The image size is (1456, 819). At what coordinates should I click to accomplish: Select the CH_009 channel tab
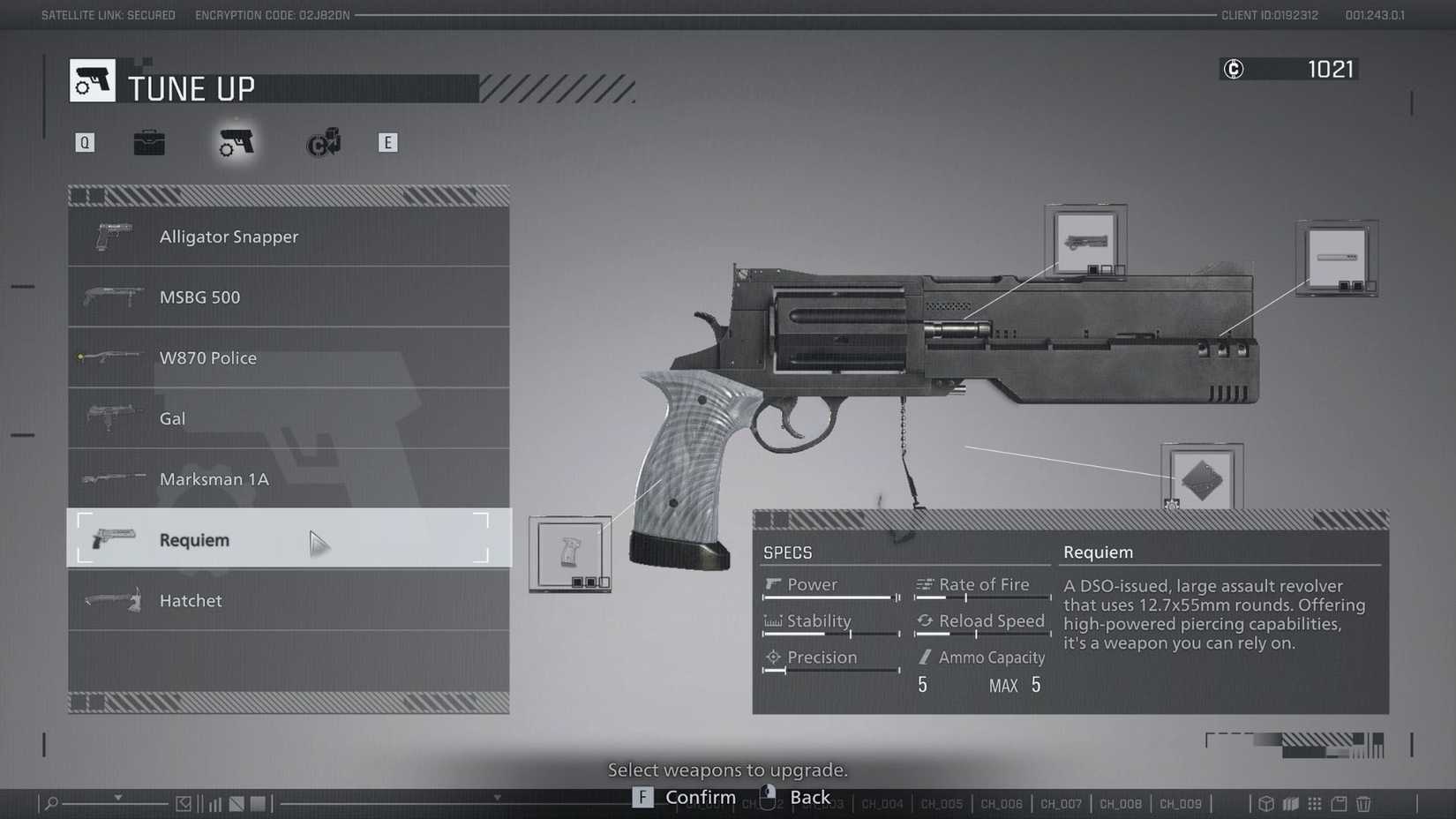[1180, 804]
